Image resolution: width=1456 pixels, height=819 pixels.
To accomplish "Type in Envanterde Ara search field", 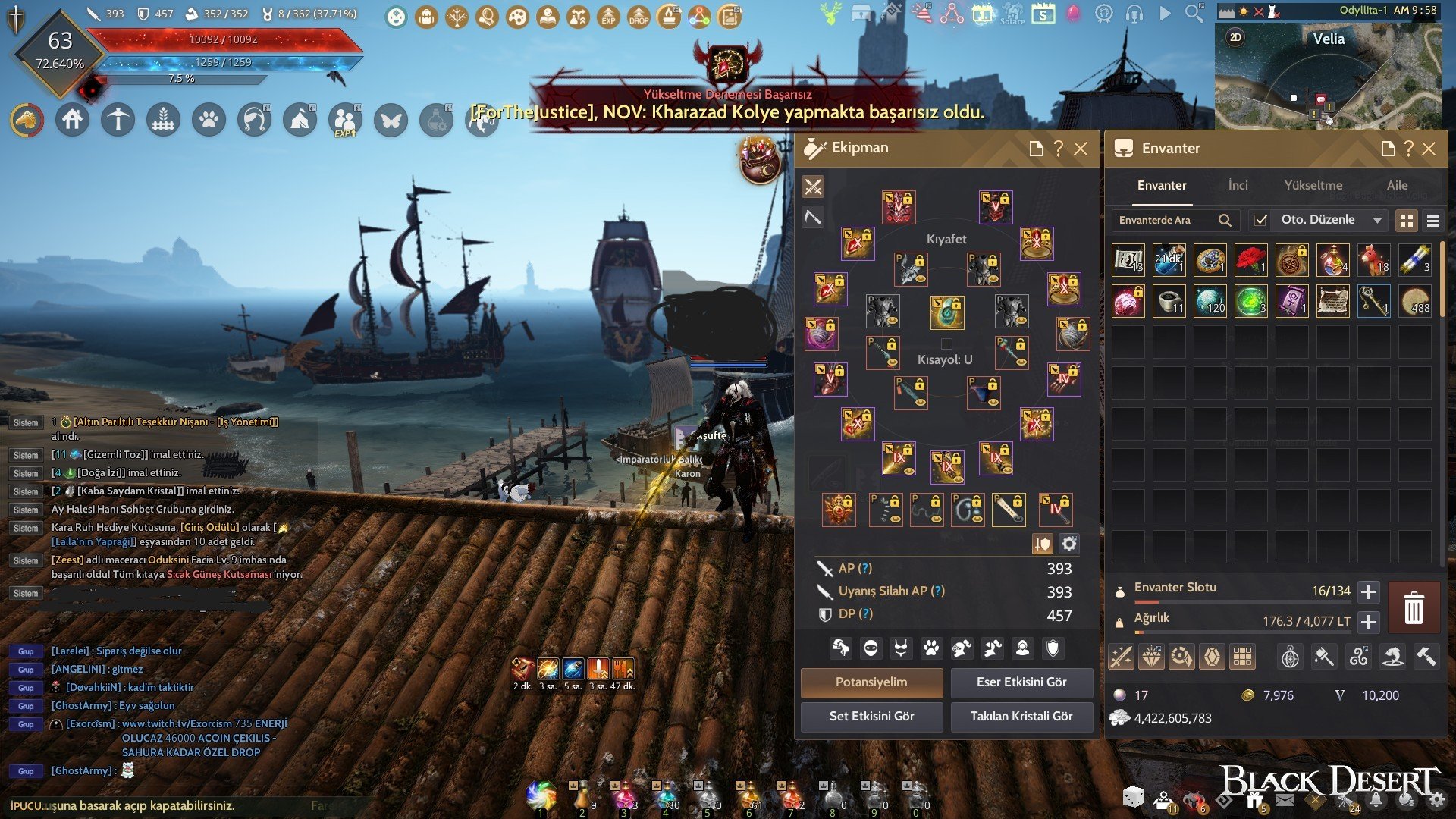I will tap(1164, 220).
